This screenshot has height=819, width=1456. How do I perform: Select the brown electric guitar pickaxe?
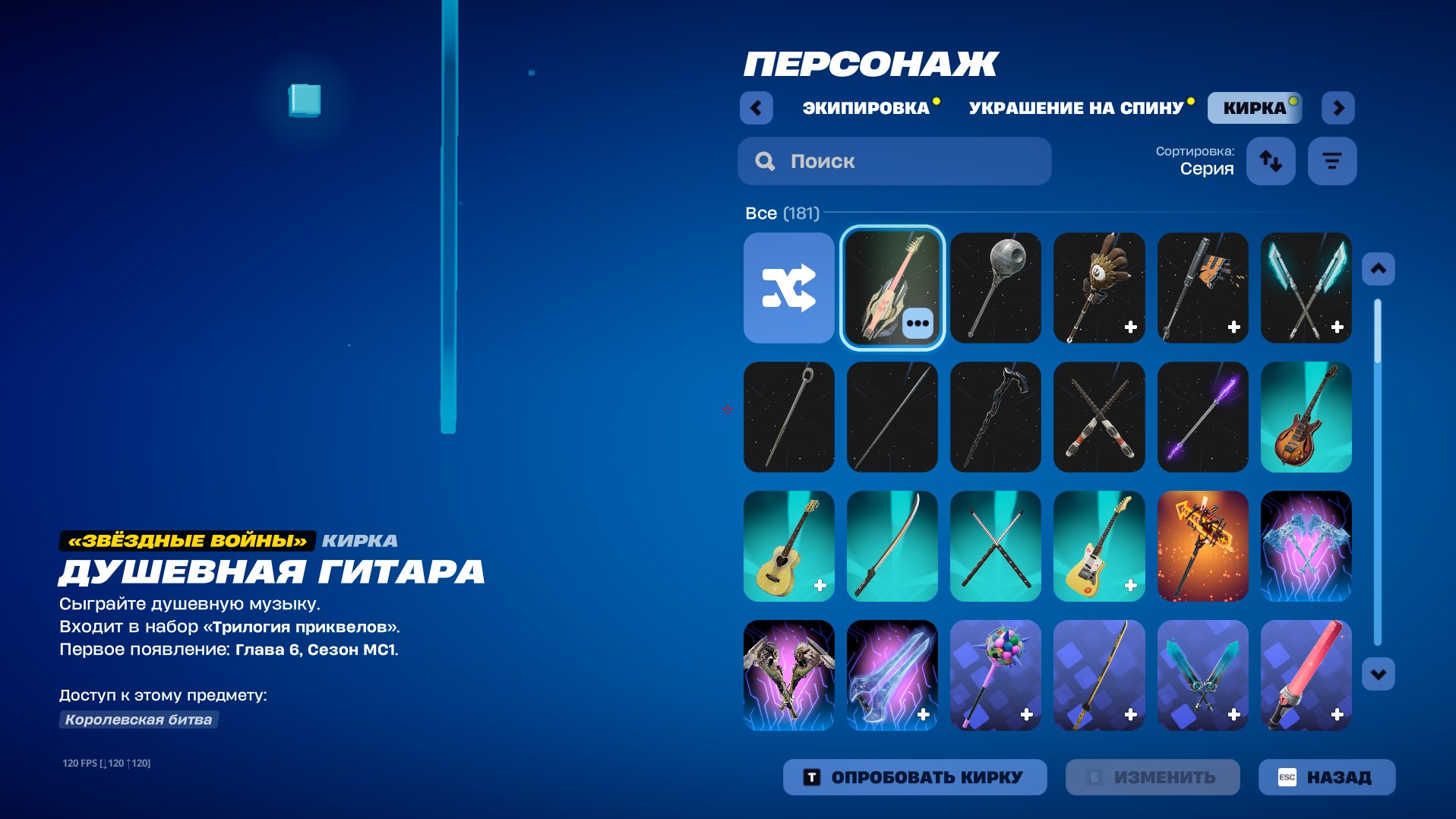[x=1306, y=417]
